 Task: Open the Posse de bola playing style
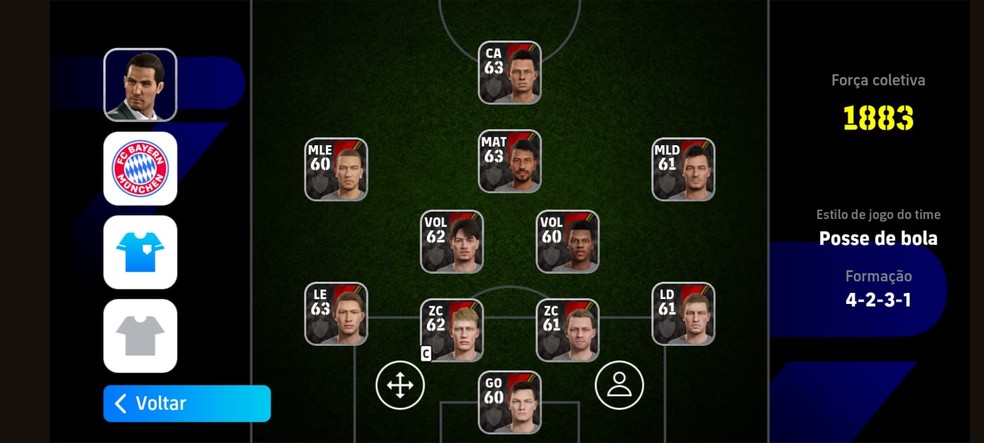click(878, 238)
